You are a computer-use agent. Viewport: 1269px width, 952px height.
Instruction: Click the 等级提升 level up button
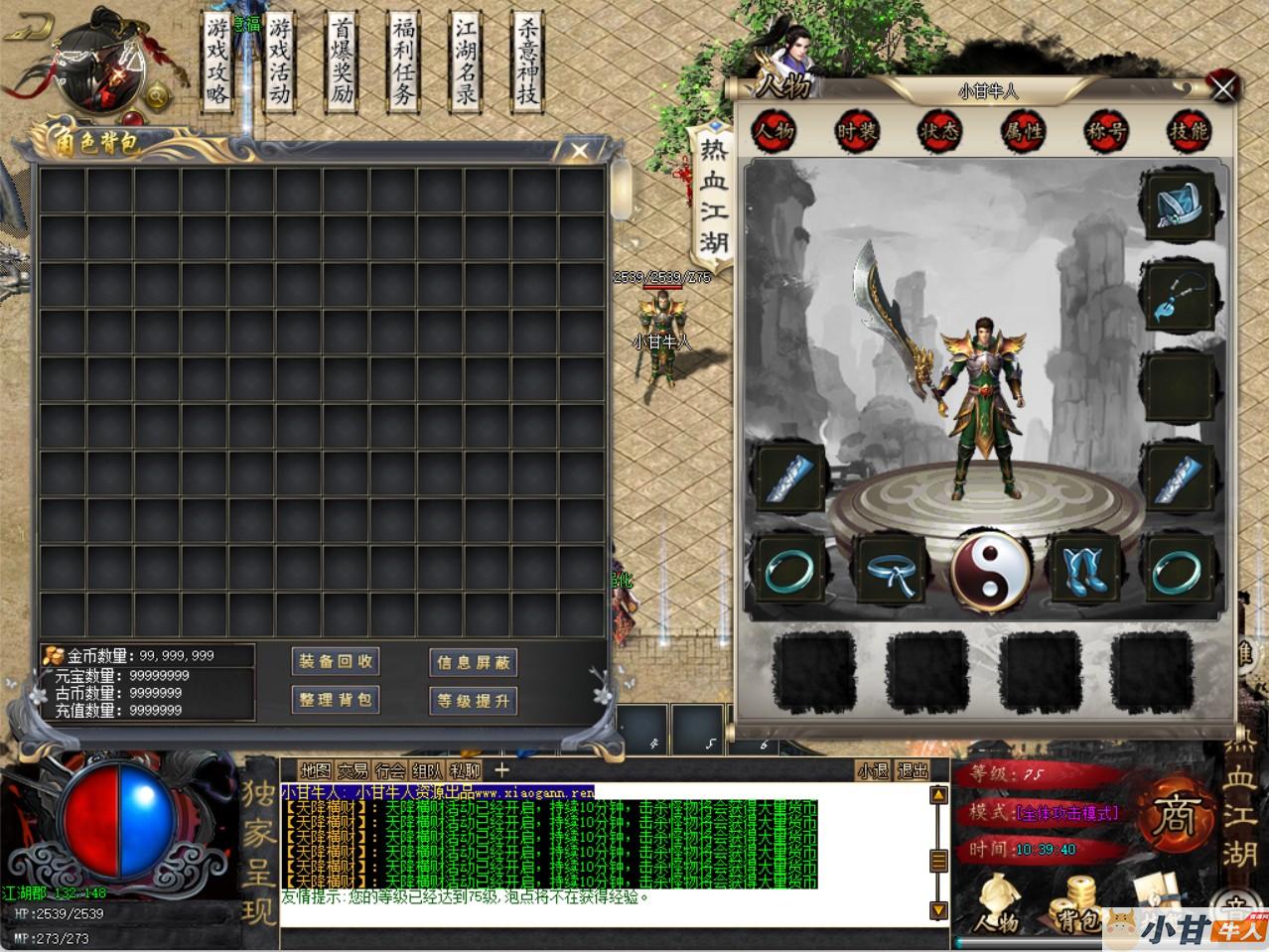tap(474, 700)
